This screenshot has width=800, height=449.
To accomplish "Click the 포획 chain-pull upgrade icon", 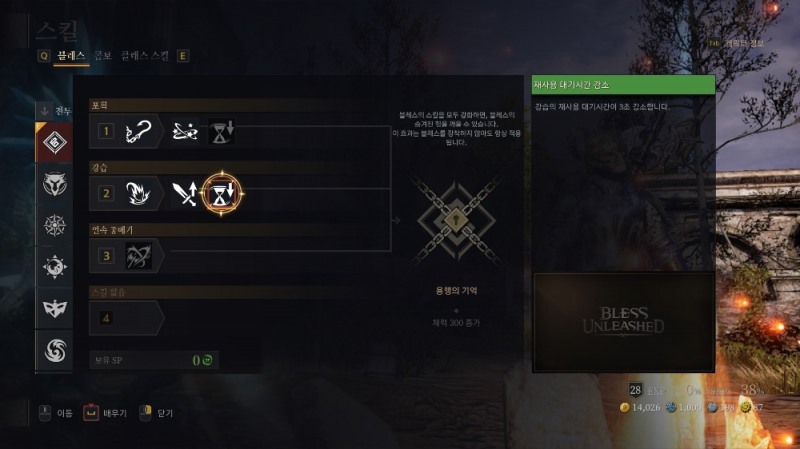I will click(185, 131).
